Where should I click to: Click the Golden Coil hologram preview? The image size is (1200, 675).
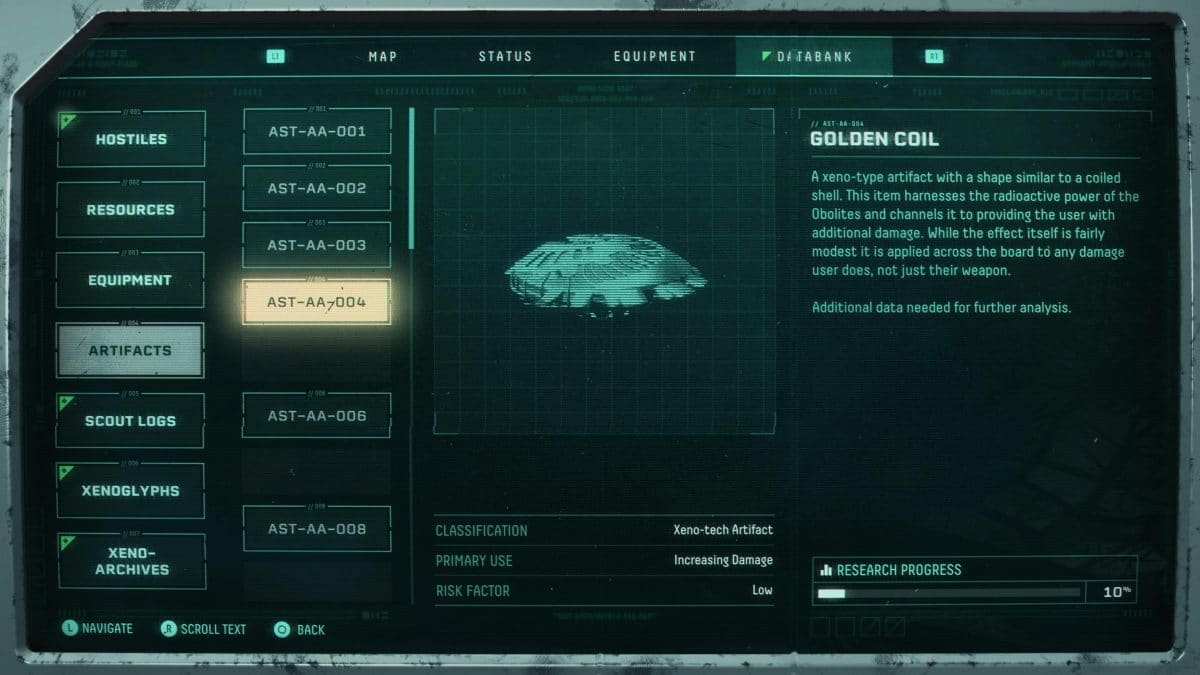(x=604, y=272)
